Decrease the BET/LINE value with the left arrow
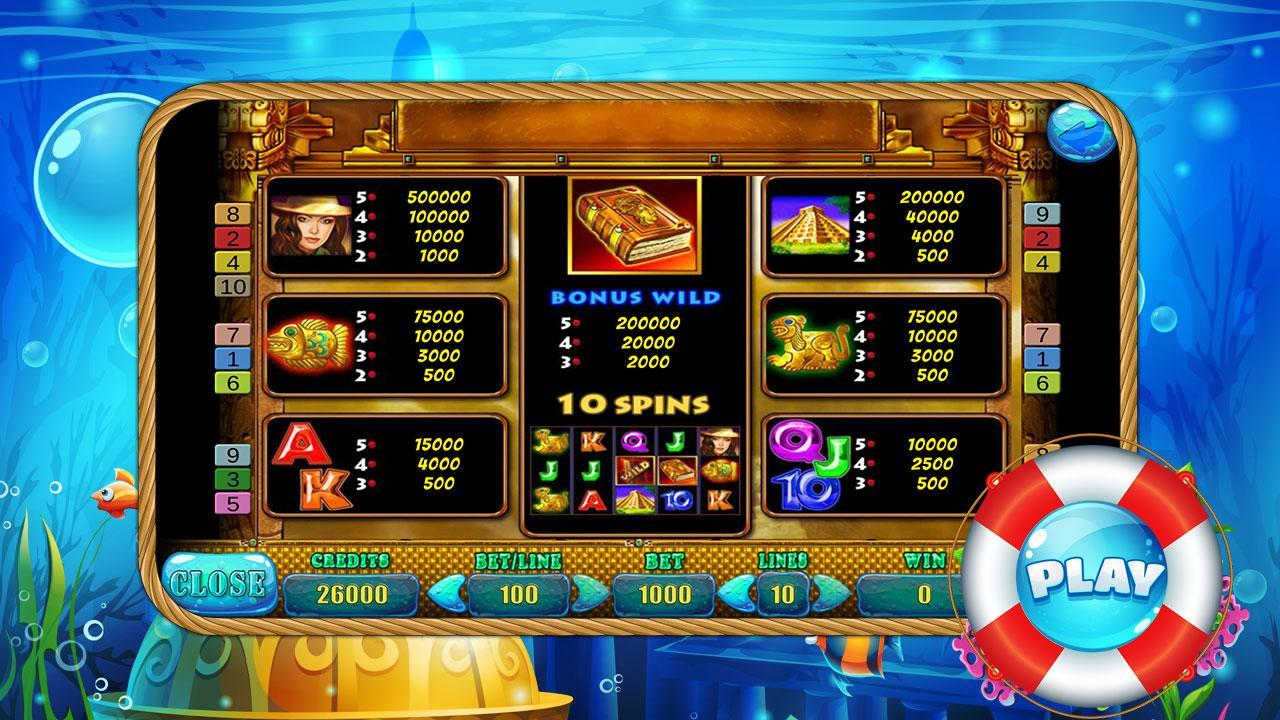Screen dimensions: 1280x720 [x=446, y=592]
